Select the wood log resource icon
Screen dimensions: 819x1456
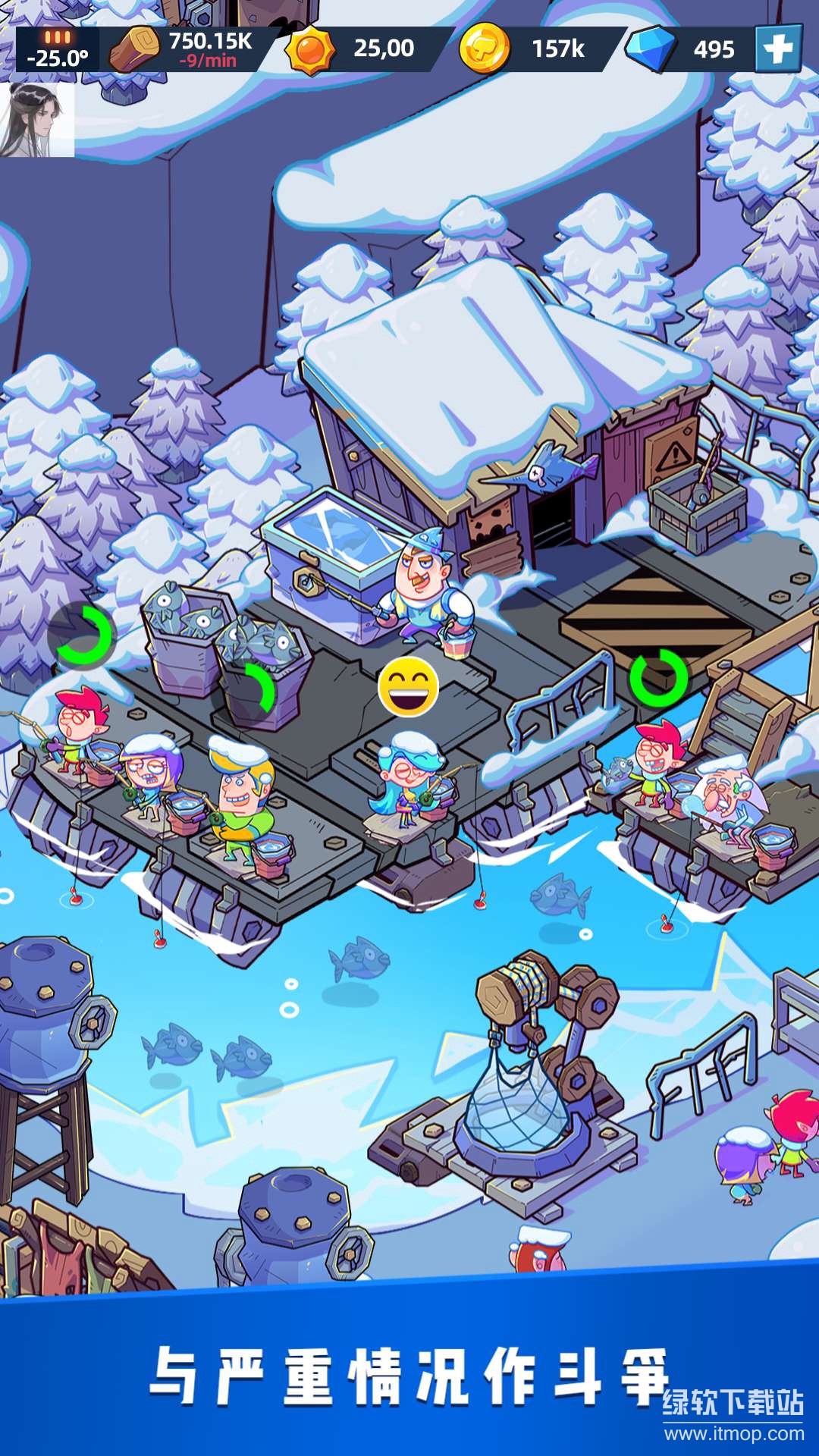tap(133, 50)
